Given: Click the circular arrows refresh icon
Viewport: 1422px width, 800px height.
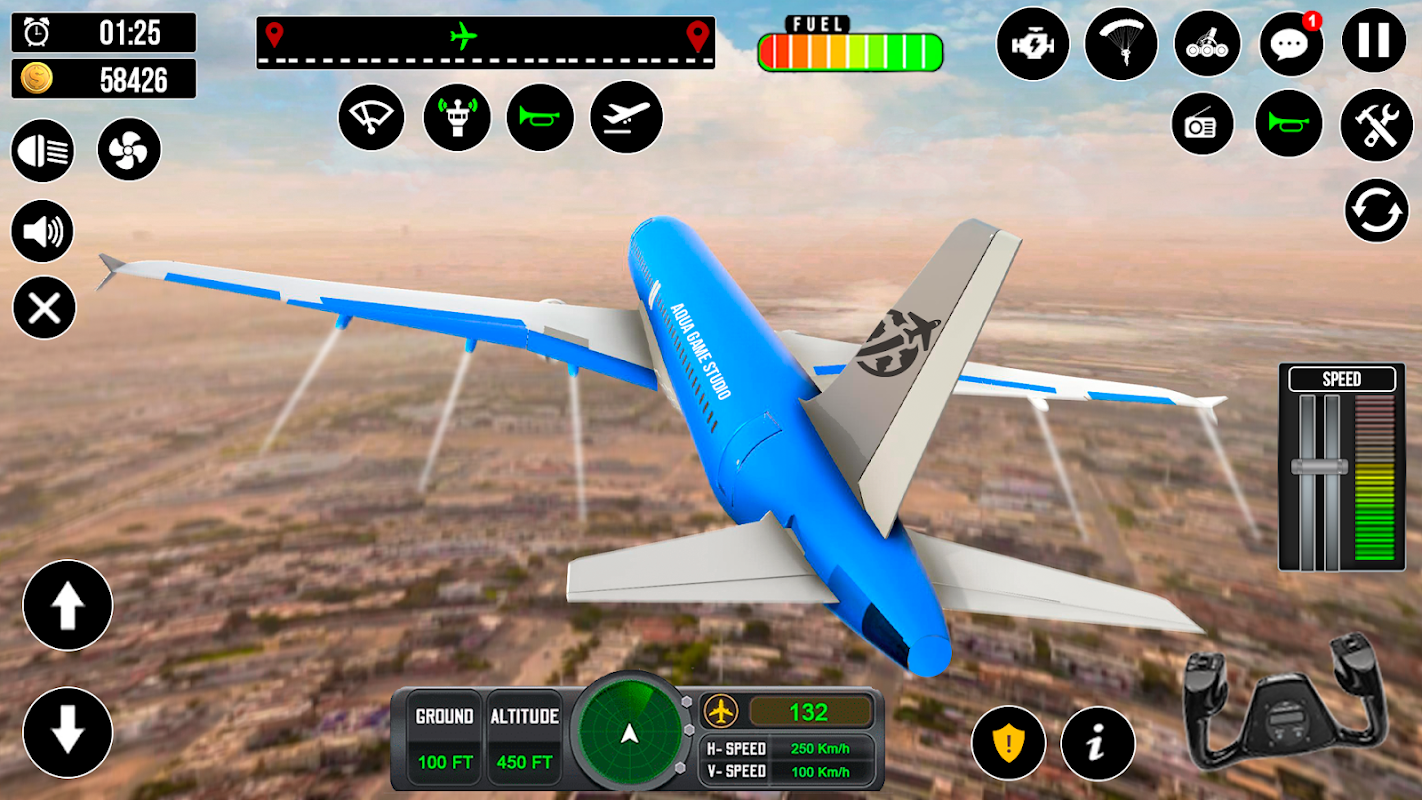Looking at the screenshot, I should 1376,210.
